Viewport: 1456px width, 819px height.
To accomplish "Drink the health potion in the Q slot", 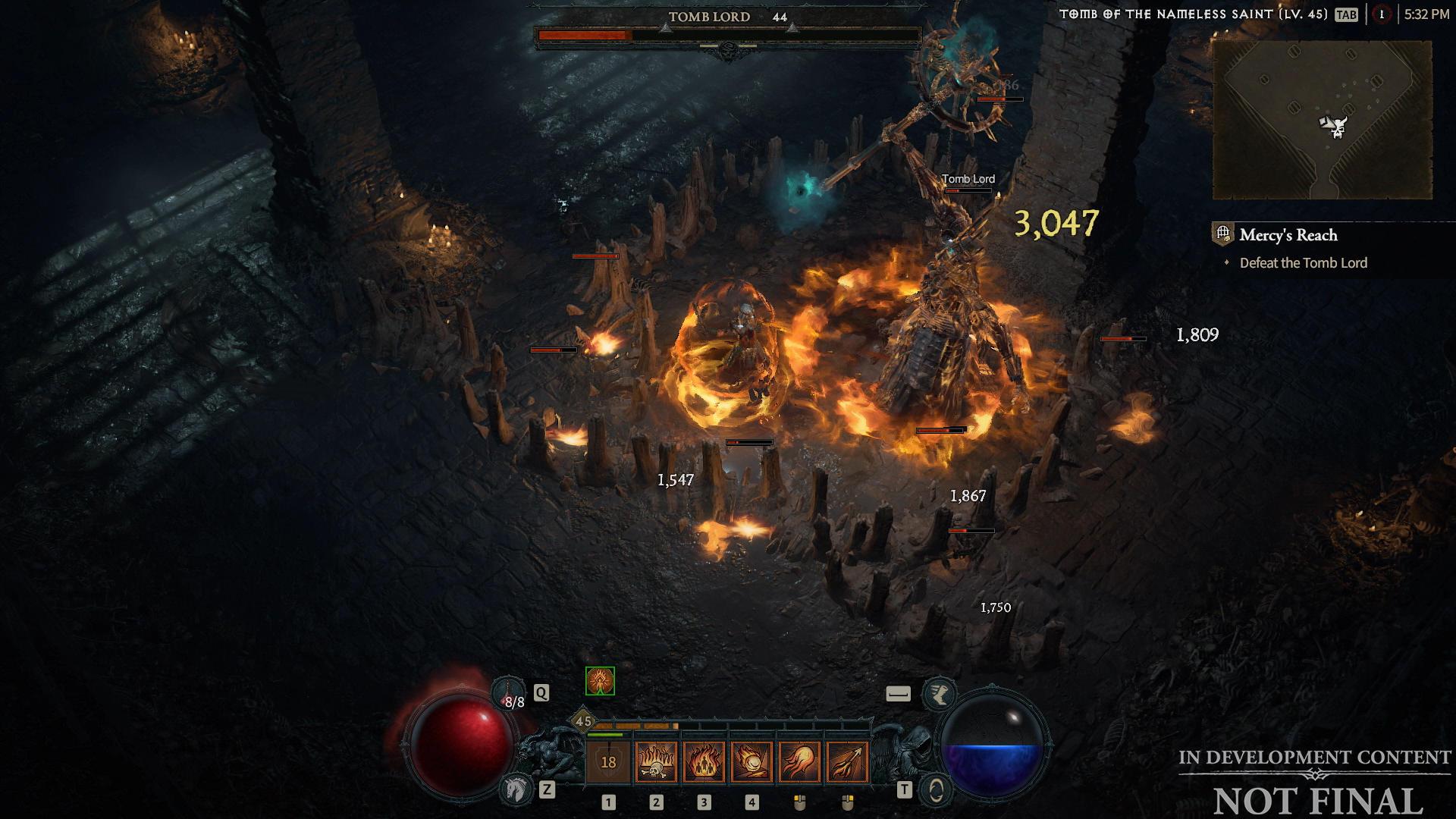I will 510,692.
